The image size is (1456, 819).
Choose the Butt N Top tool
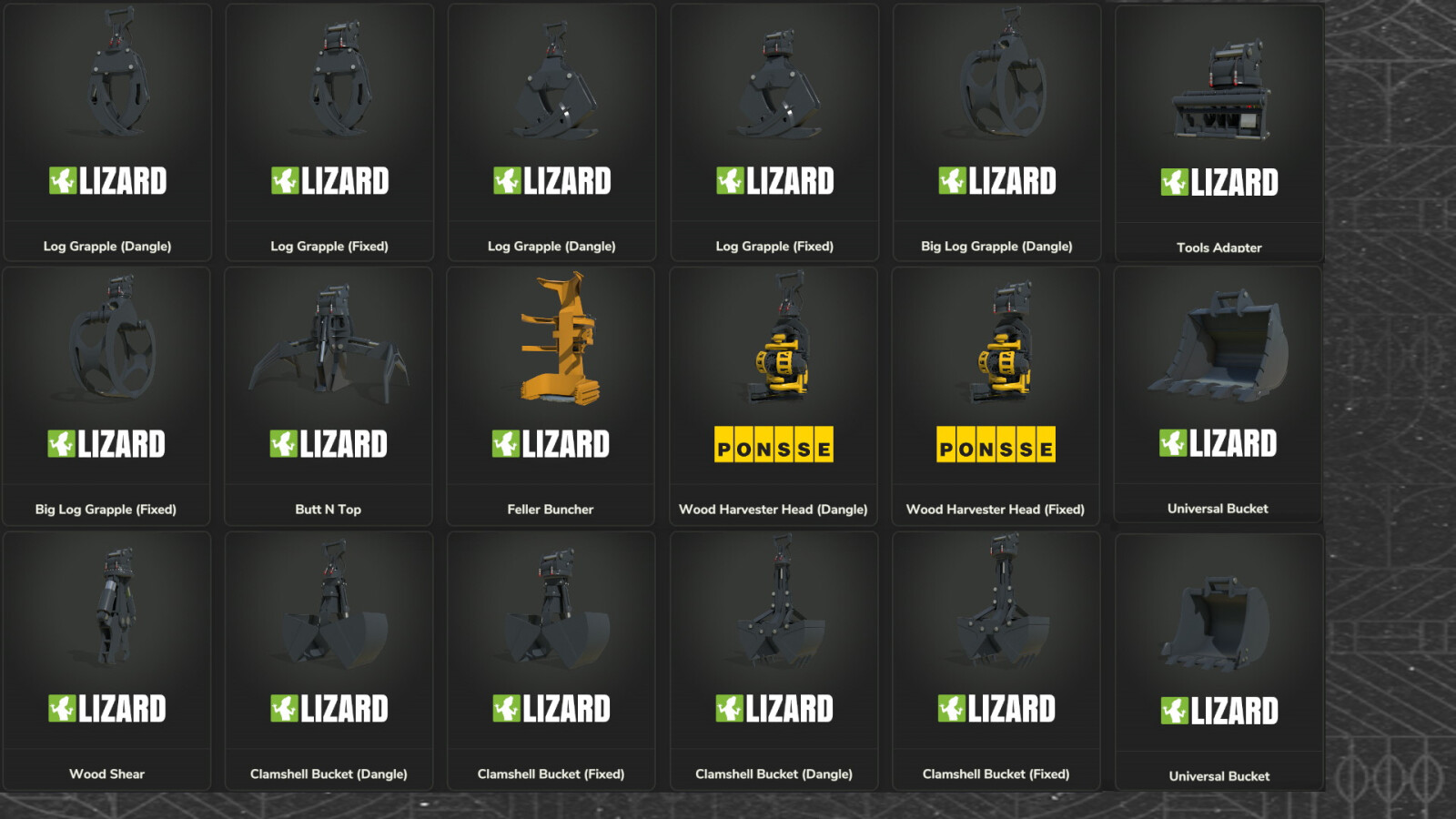point(329,382)
